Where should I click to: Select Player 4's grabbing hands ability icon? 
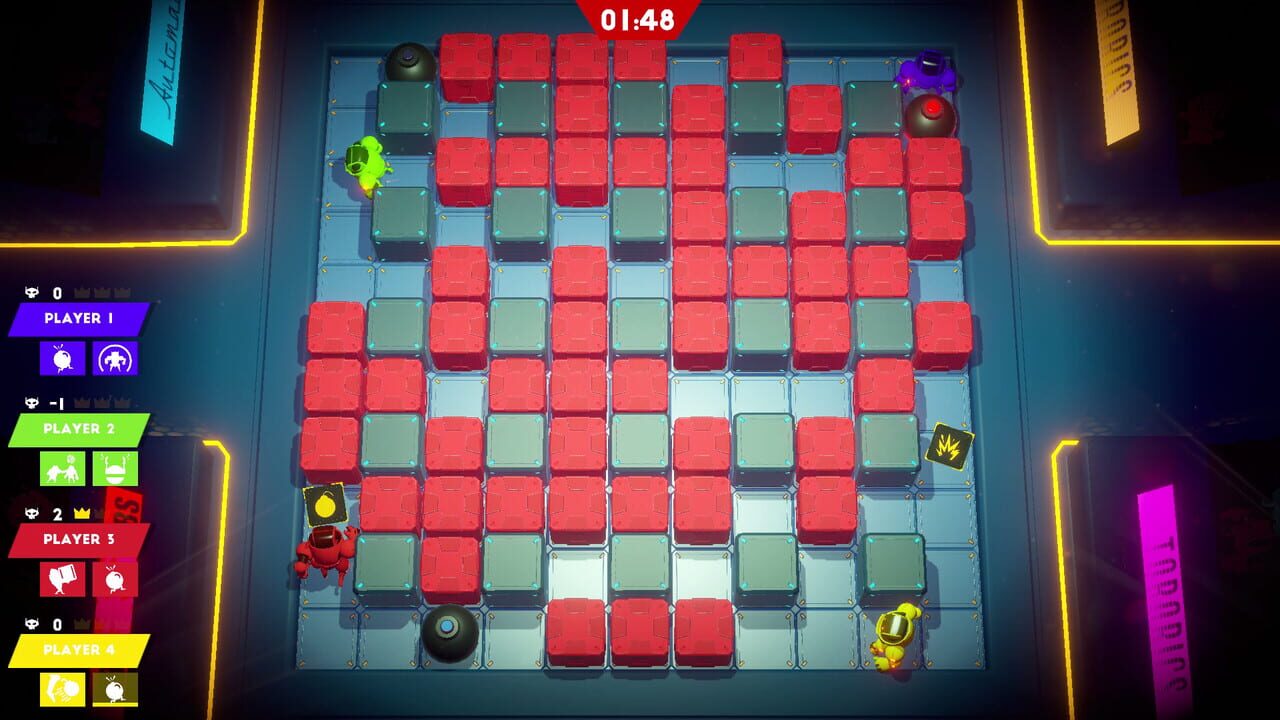click(62, 688)
